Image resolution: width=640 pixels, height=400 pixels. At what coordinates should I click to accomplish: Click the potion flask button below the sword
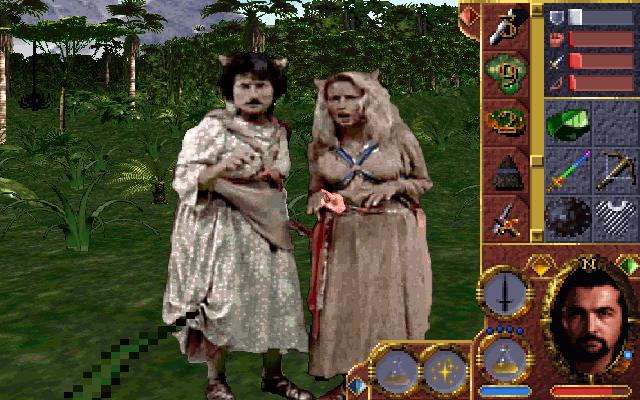pyautogui.click(x=505, y=354)
